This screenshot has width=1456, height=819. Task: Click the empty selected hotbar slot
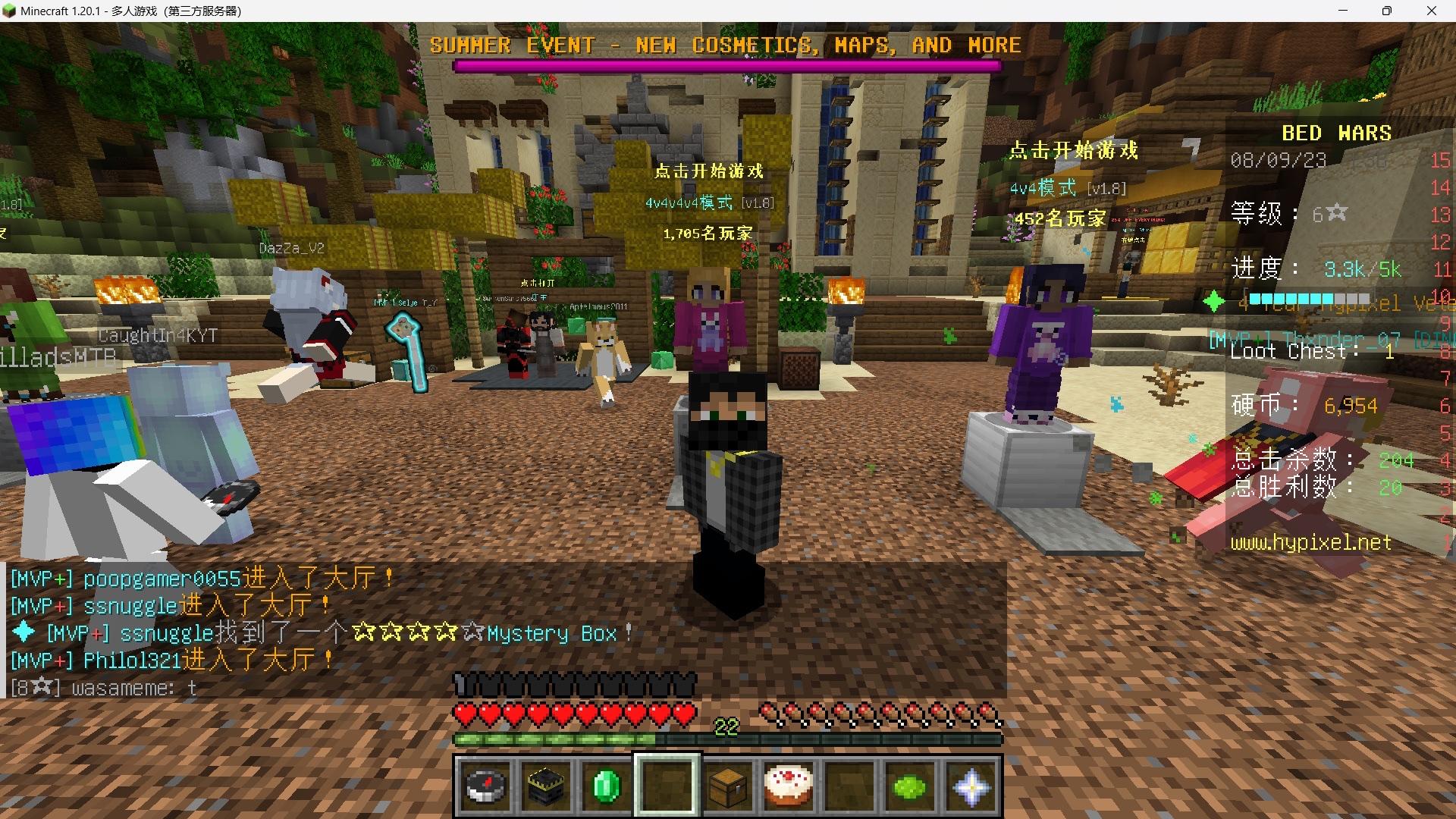pyautogui.click(x=667, y=786)
